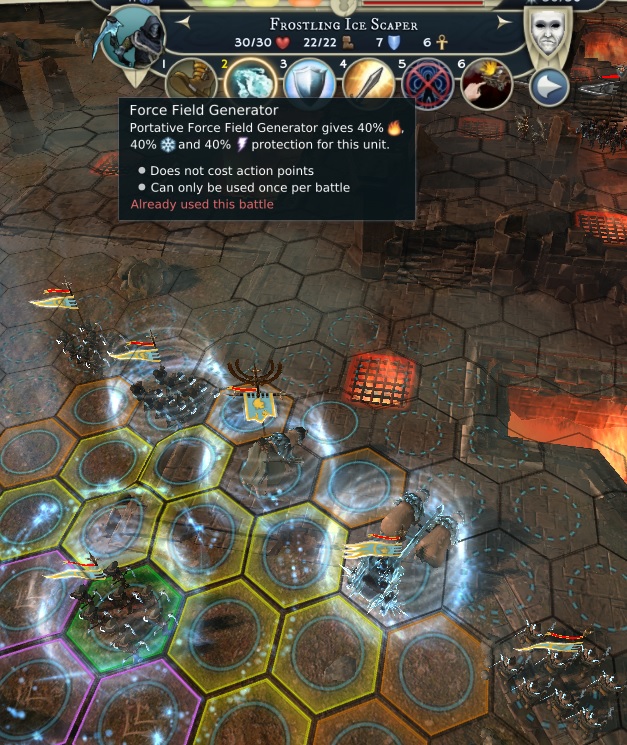The image size is (627, 745).
Task: Cycle to previous unit with the left arrow
Action: (181, 22)
